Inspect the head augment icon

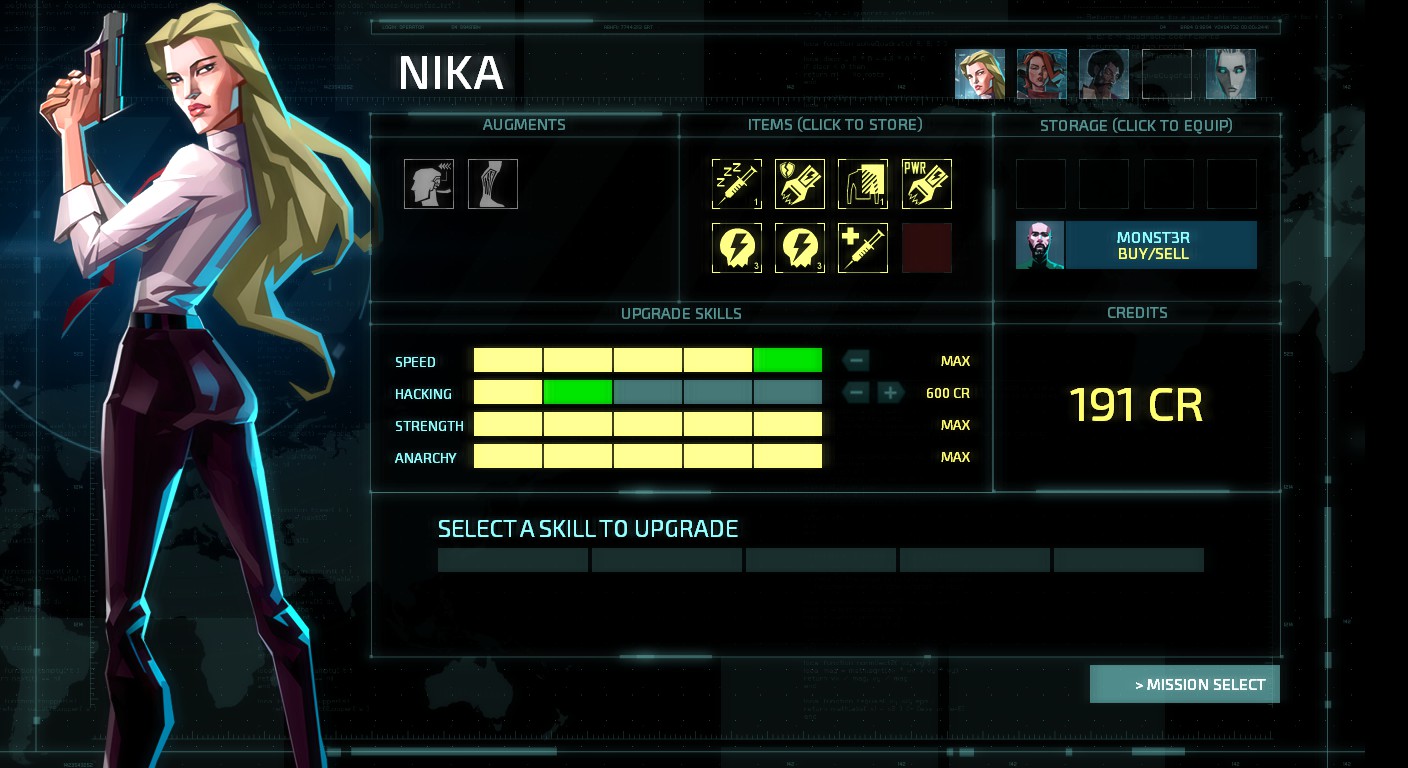coord(429,184)
